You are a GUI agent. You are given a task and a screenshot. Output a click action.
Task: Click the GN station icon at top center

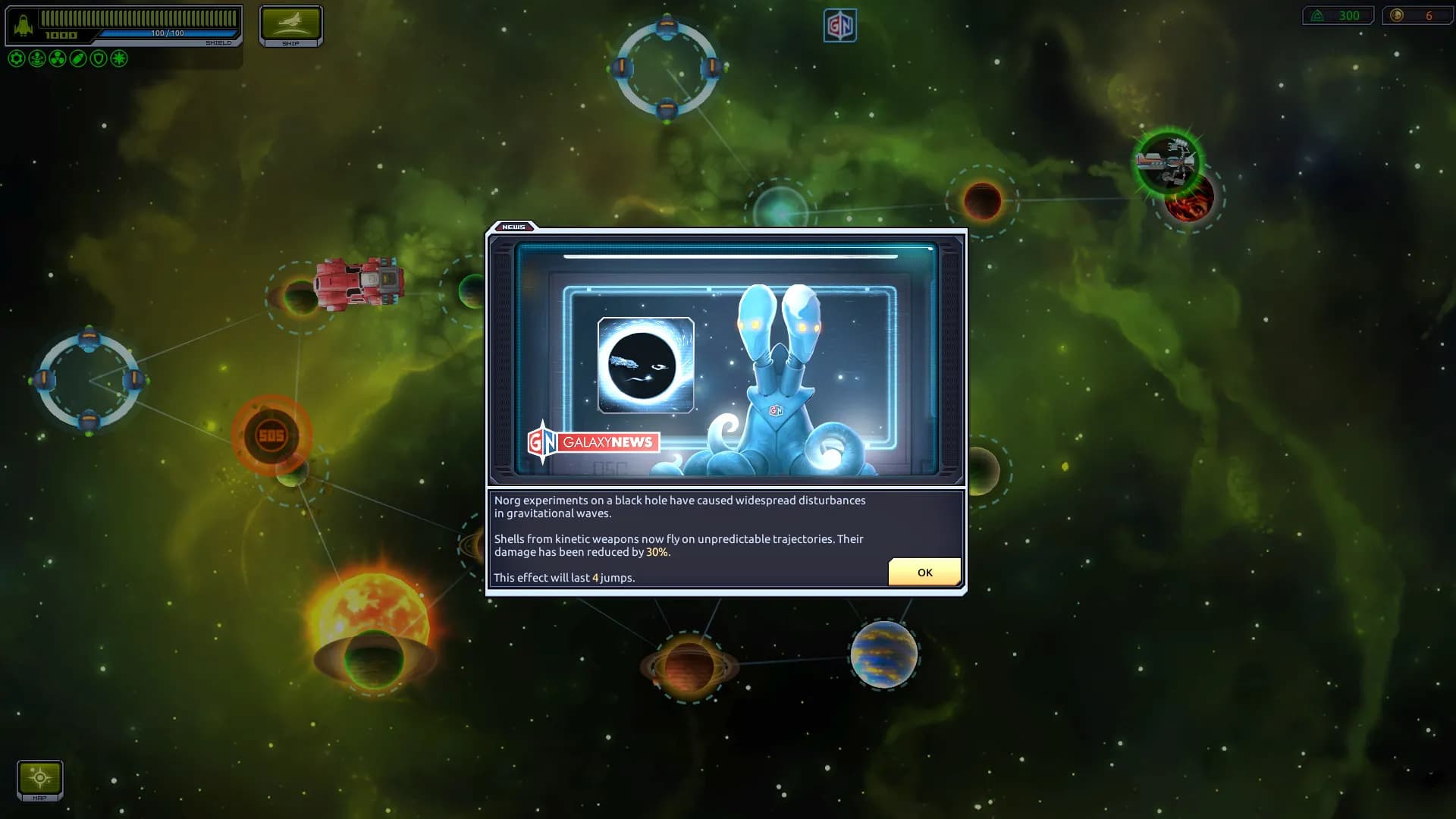click(x=839, y=24)
